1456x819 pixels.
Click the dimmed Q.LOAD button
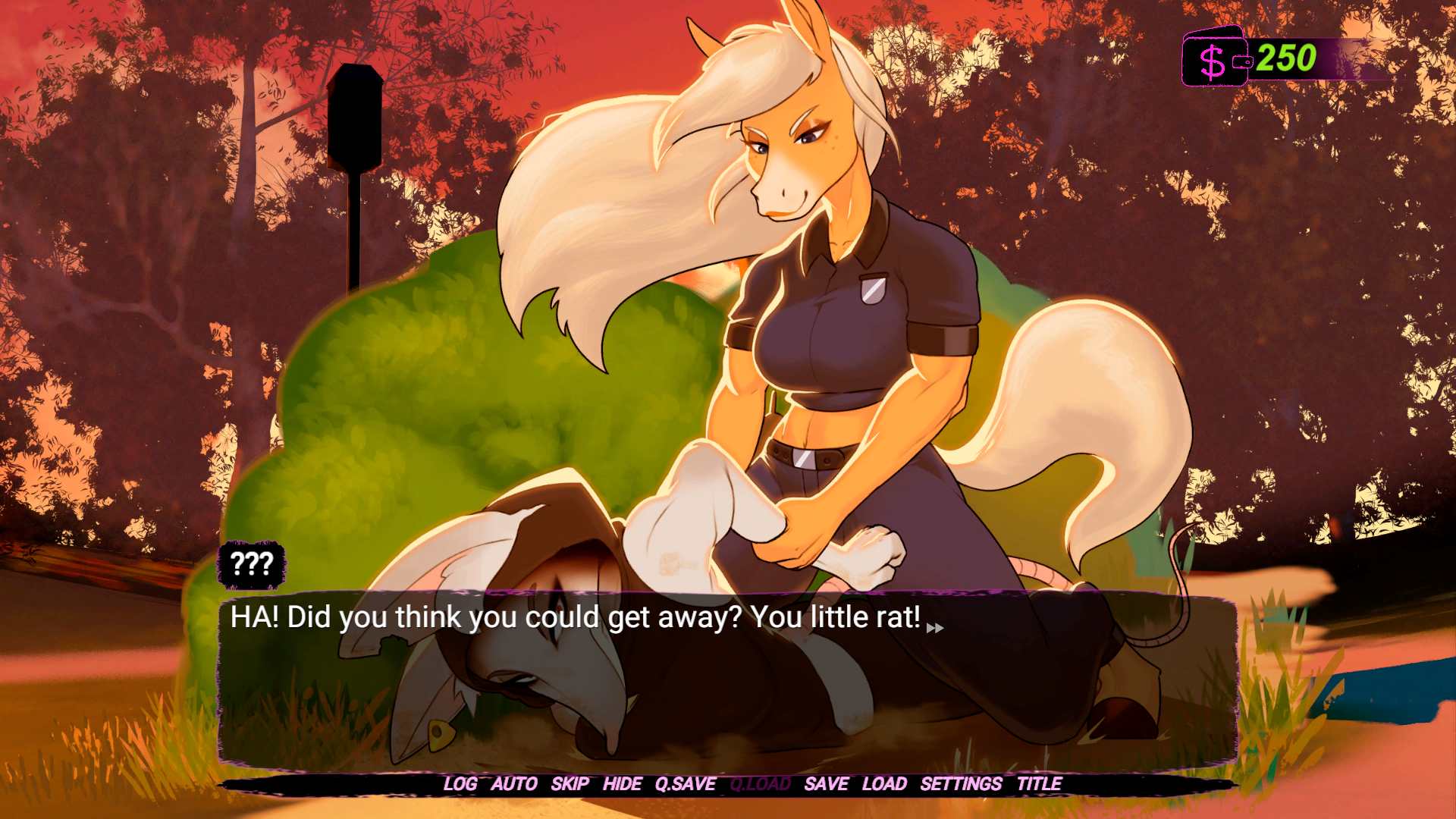tap(760, 784)
